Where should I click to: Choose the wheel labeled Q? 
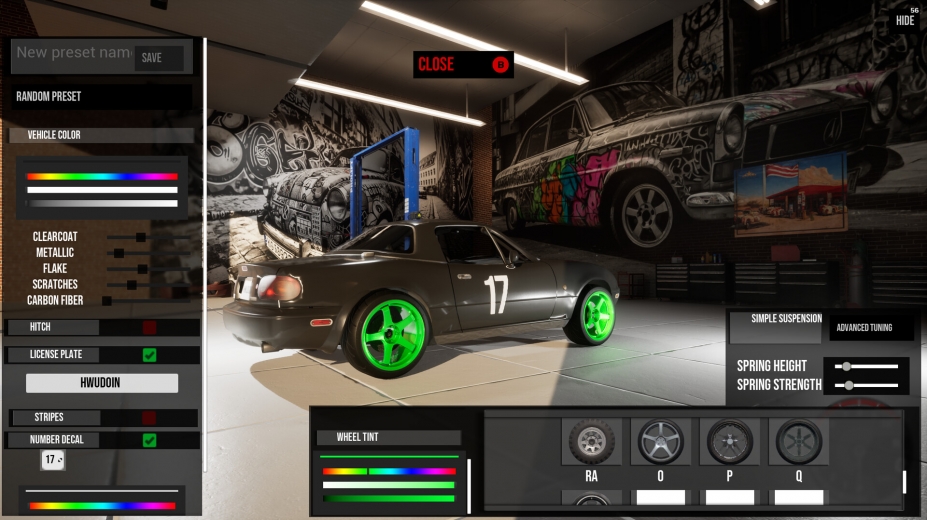(799, 441)
